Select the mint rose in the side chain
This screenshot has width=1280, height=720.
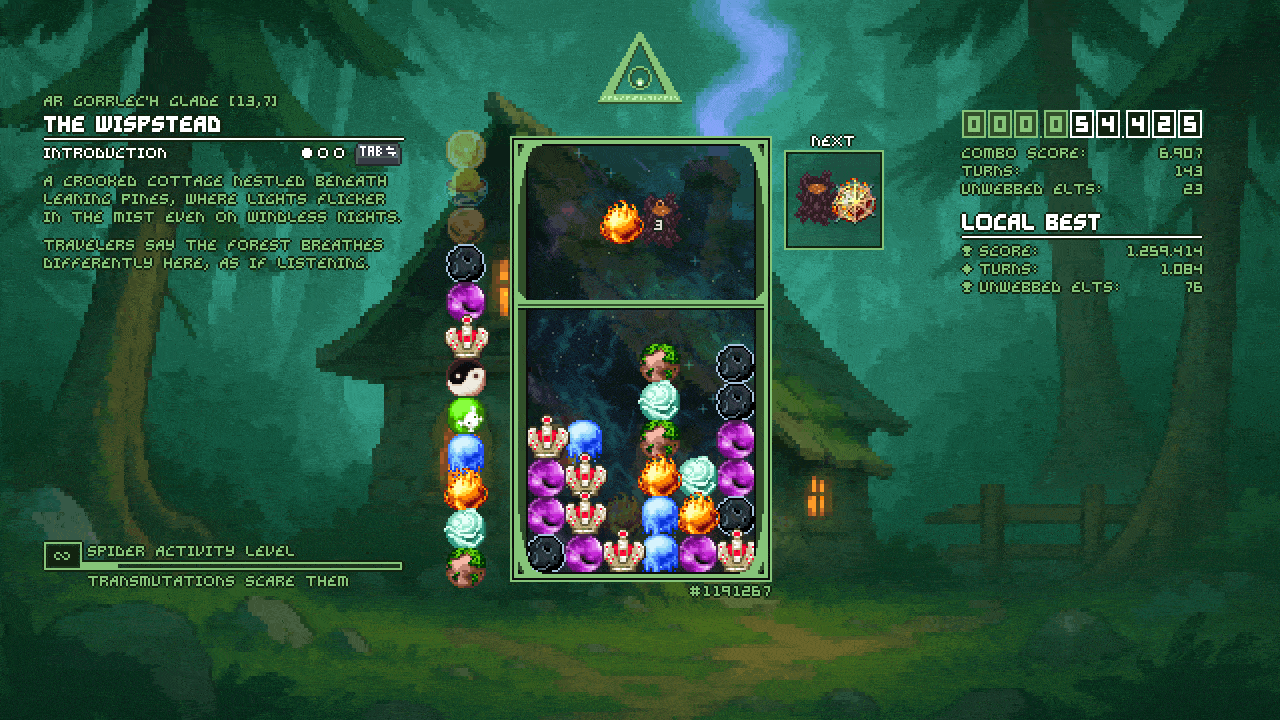coord(465,528)
